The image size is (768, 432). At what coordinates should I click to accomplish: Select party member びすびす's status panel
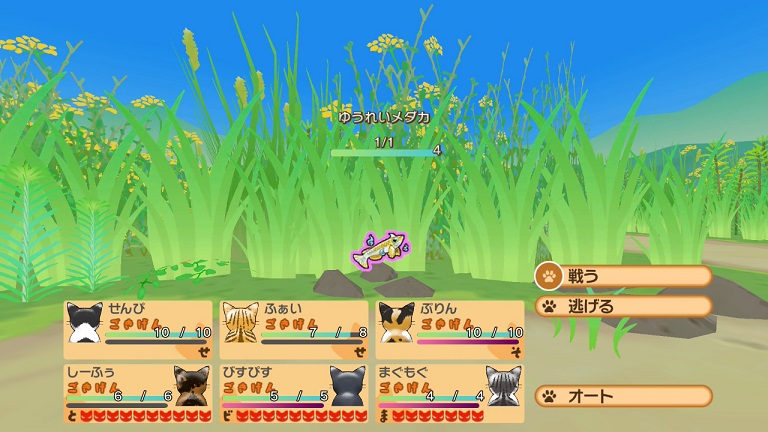point(294,393)
